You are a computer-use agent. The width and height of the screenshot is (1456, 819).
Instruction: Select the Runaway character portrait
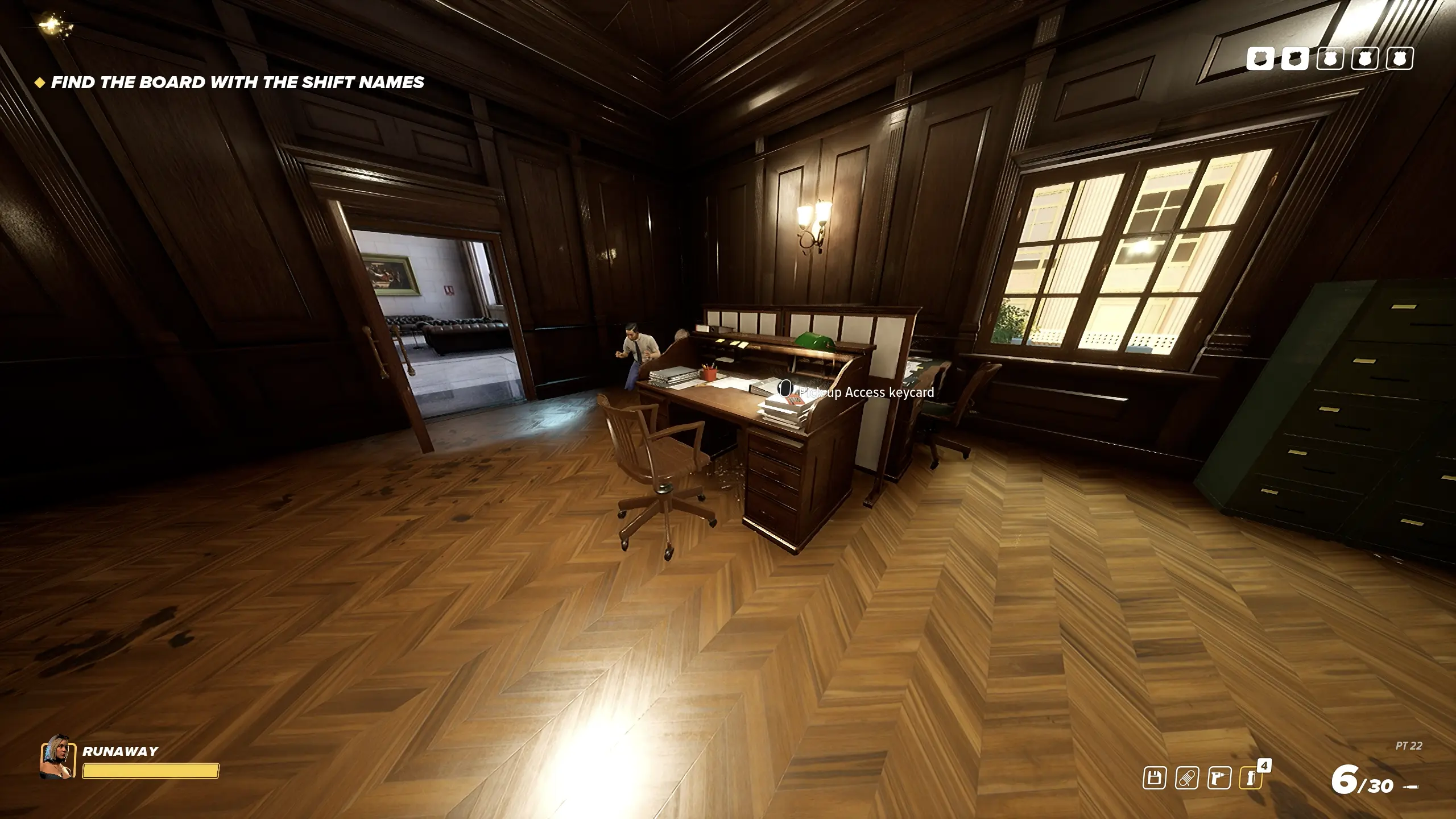[57, 756]
